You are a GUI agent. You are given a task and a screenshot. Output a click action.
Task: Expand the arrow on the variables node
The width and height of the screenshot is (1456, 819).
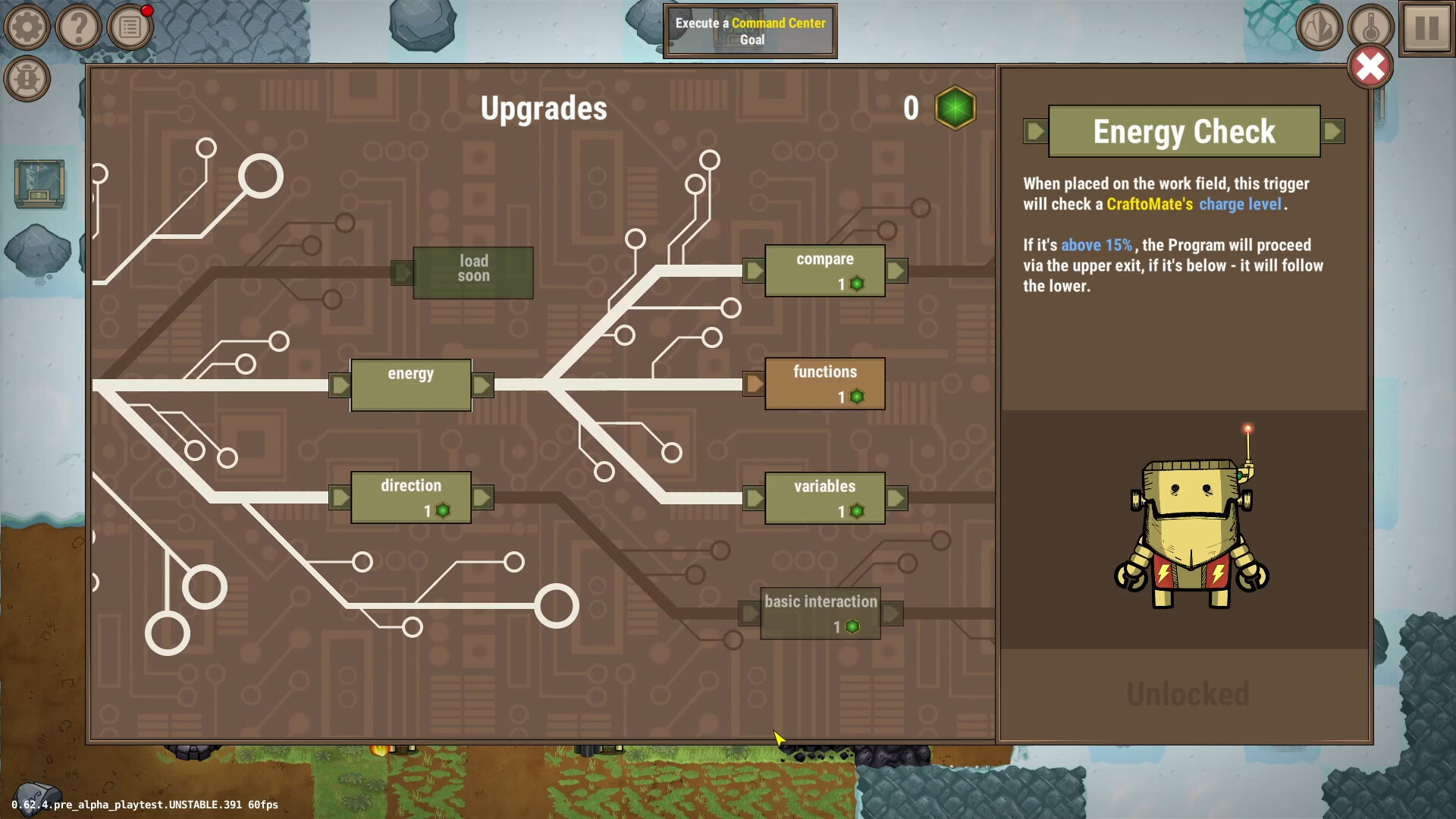click(x=896, y=497)
